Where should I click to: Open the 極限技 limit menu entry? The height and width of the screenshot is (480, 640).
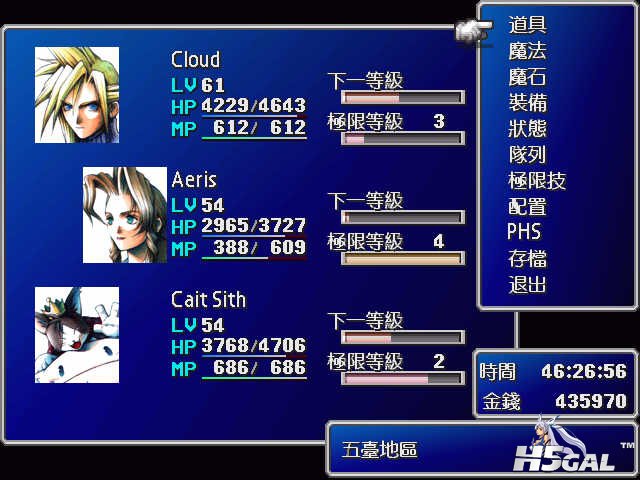[x=537, y=181]
